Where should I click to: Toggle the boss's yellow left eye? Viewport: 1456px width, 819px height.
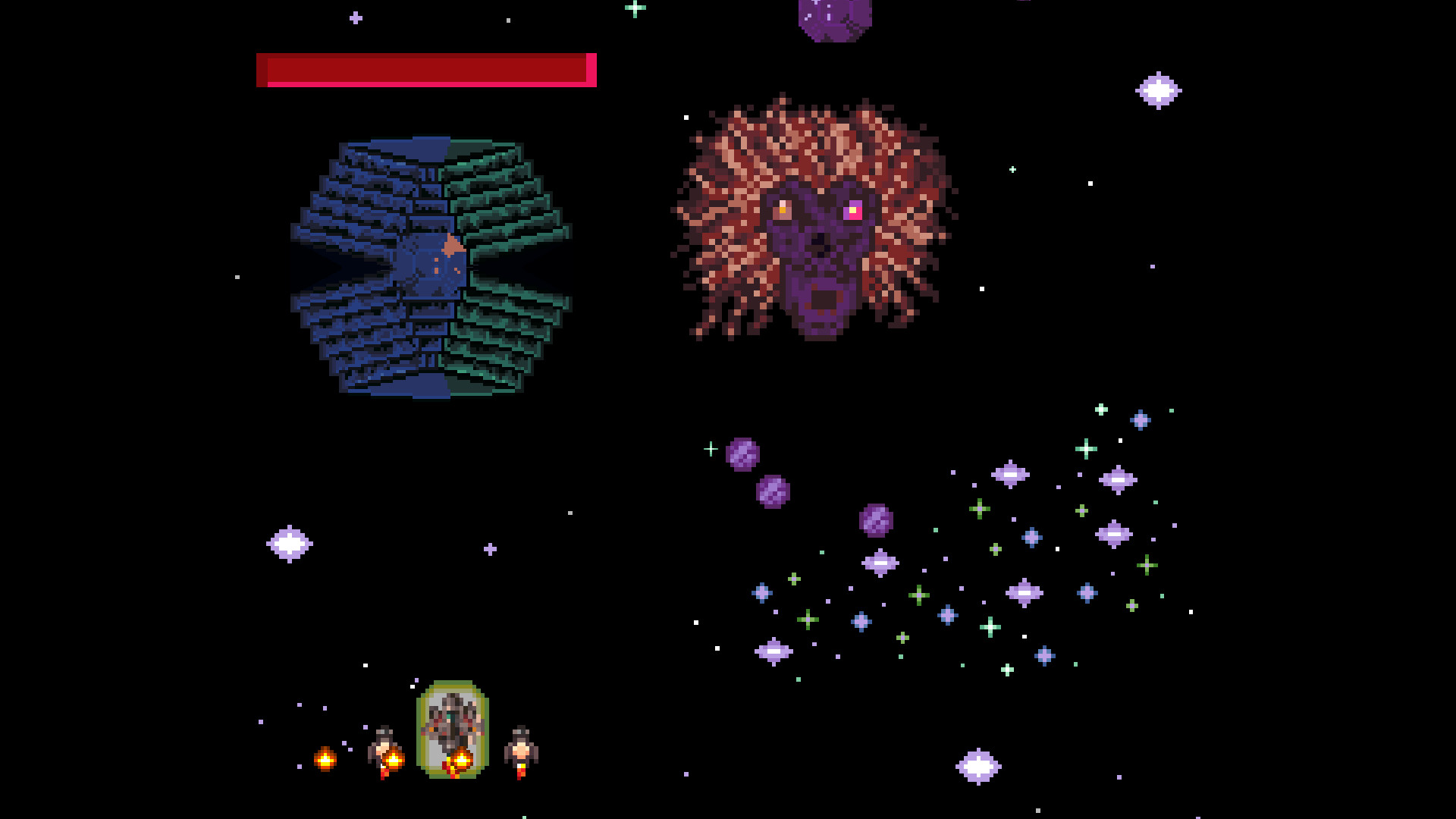coord(782,209)
